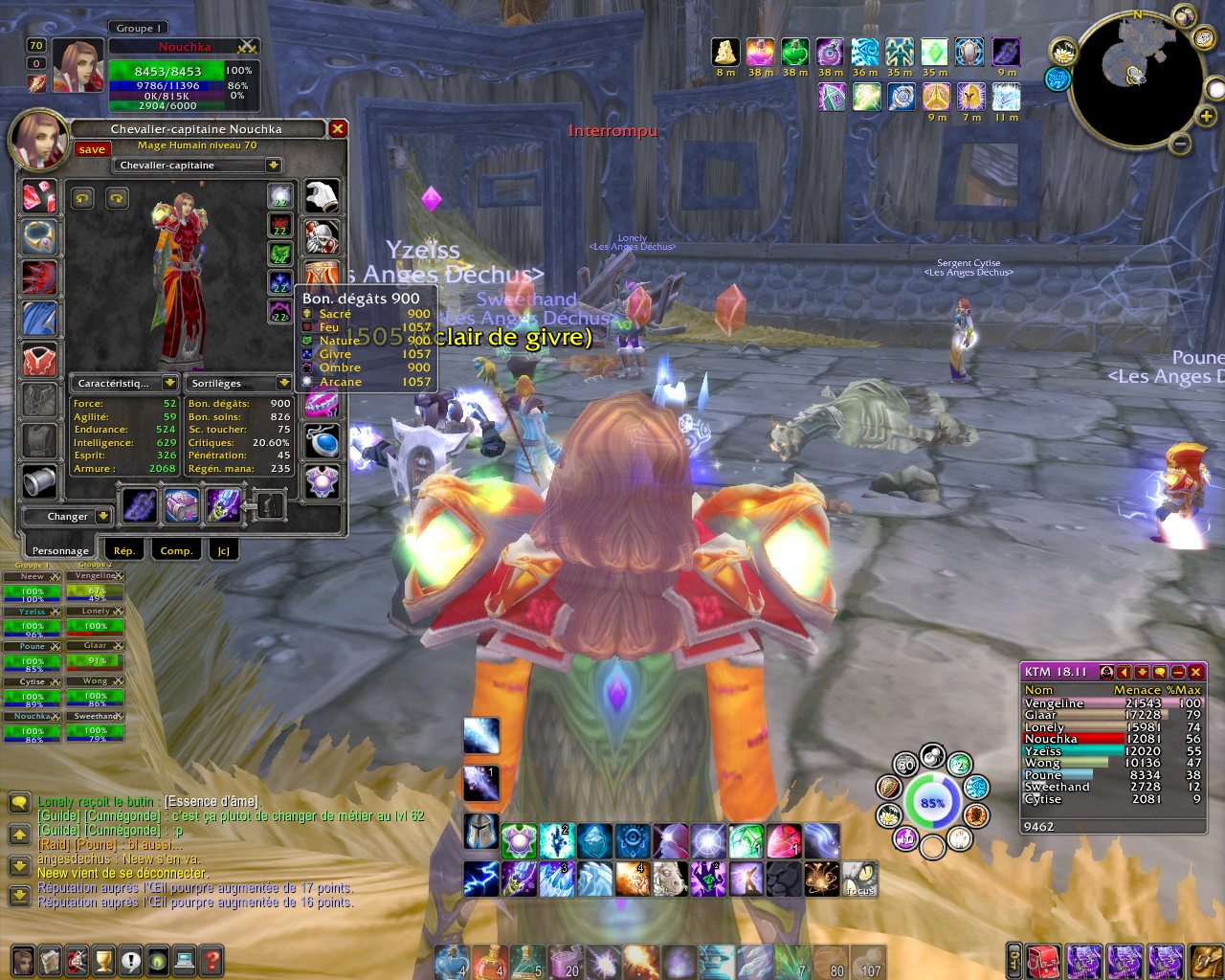The height and width of the screenshot is (980, 1225).
Task: Minimize the KTM threat meter
Action: 1178,672
